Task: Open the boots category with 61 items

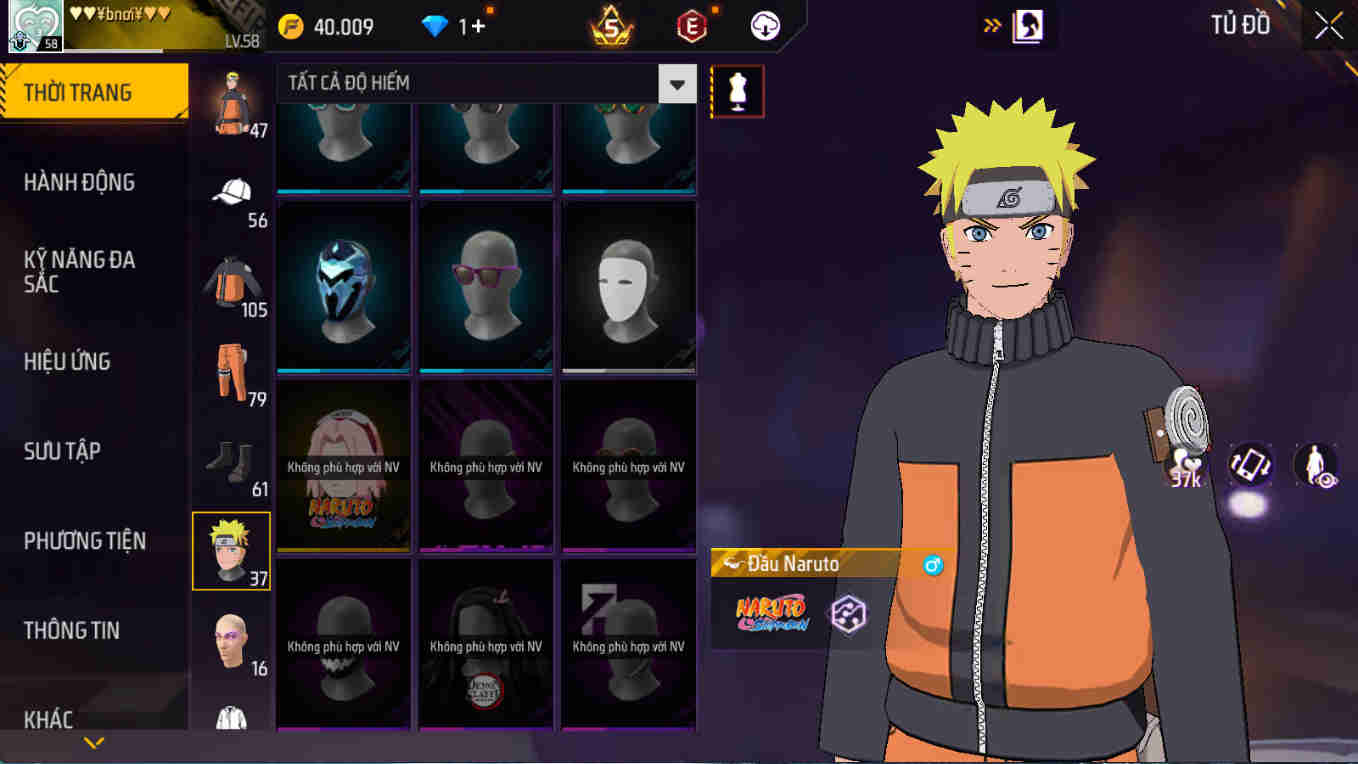Action: 231,458
